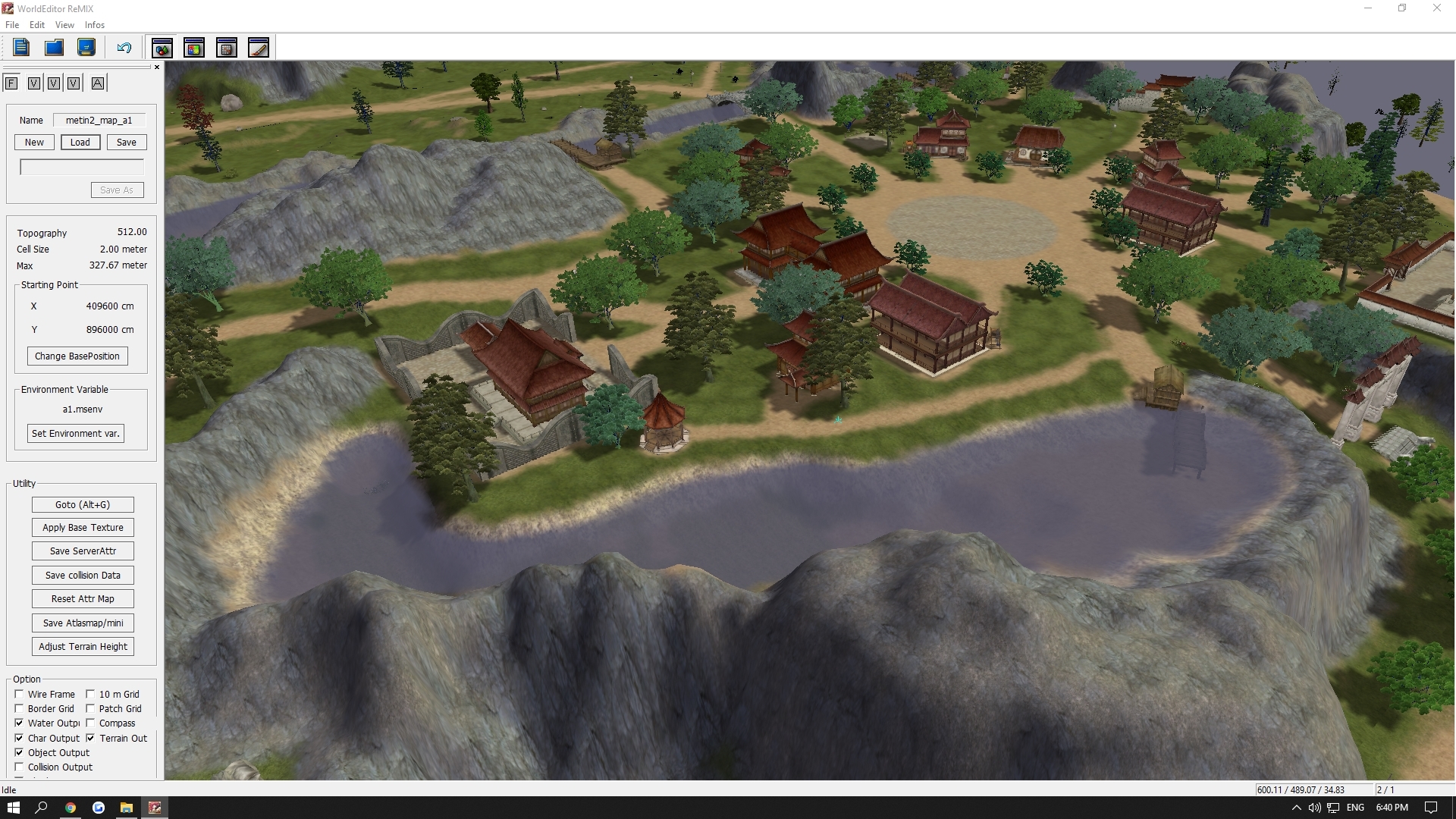Open the texture palette mode icon
Viewport: 1456px width, 819px height.
[x=194, y=47]
